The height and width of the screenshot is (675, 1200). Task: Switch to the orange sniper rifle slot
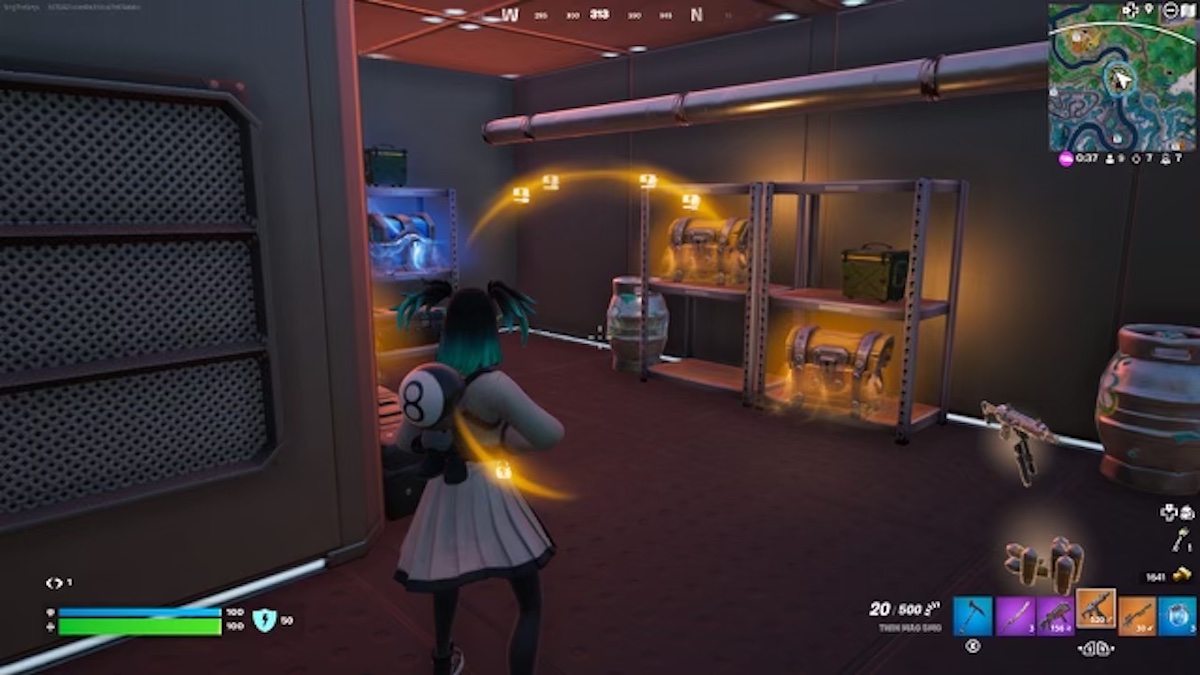(1137, 616)
